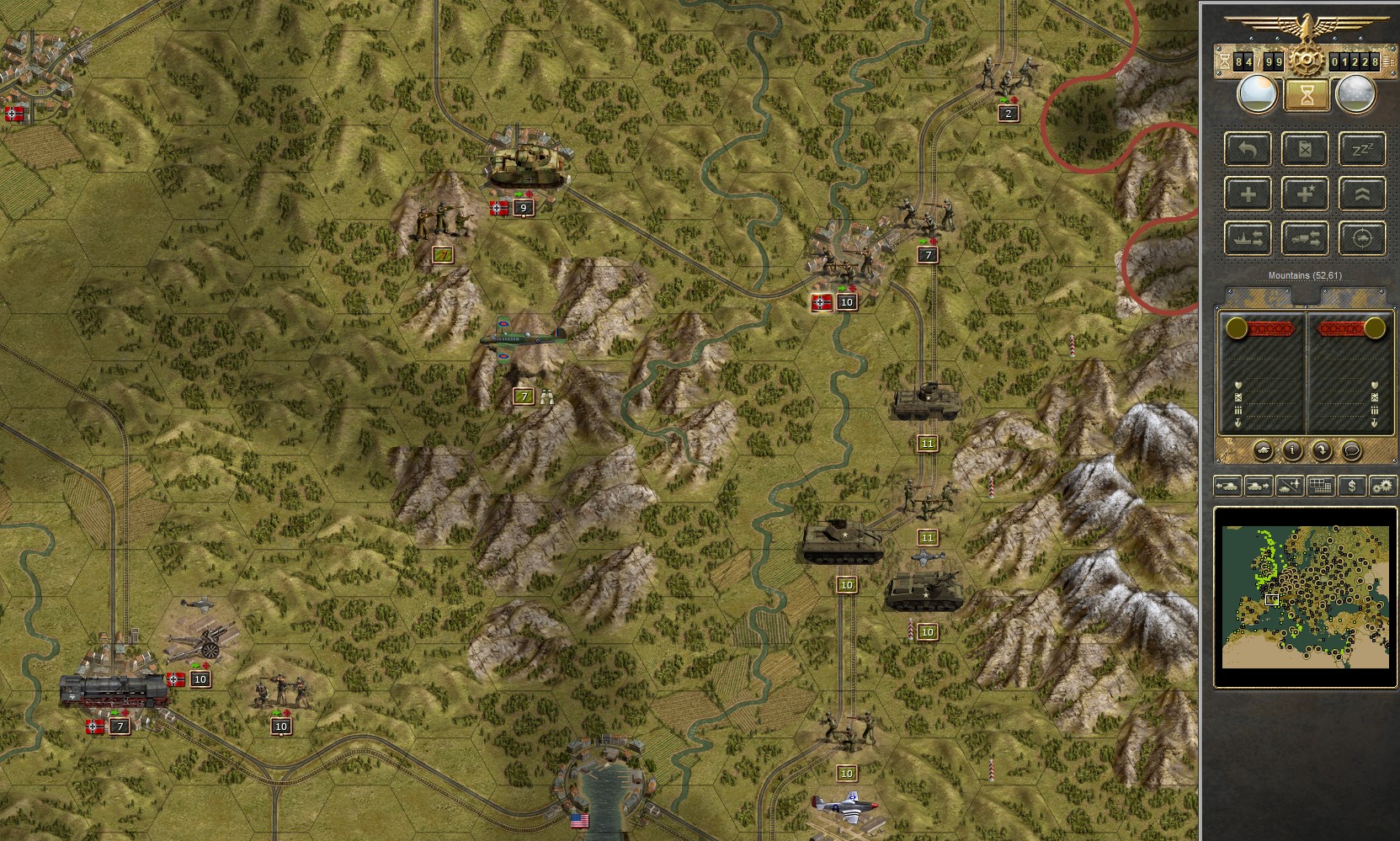Put the current unit to sleep
This screenshot has height=841, width=1400.
click(x=1362, y=149)
